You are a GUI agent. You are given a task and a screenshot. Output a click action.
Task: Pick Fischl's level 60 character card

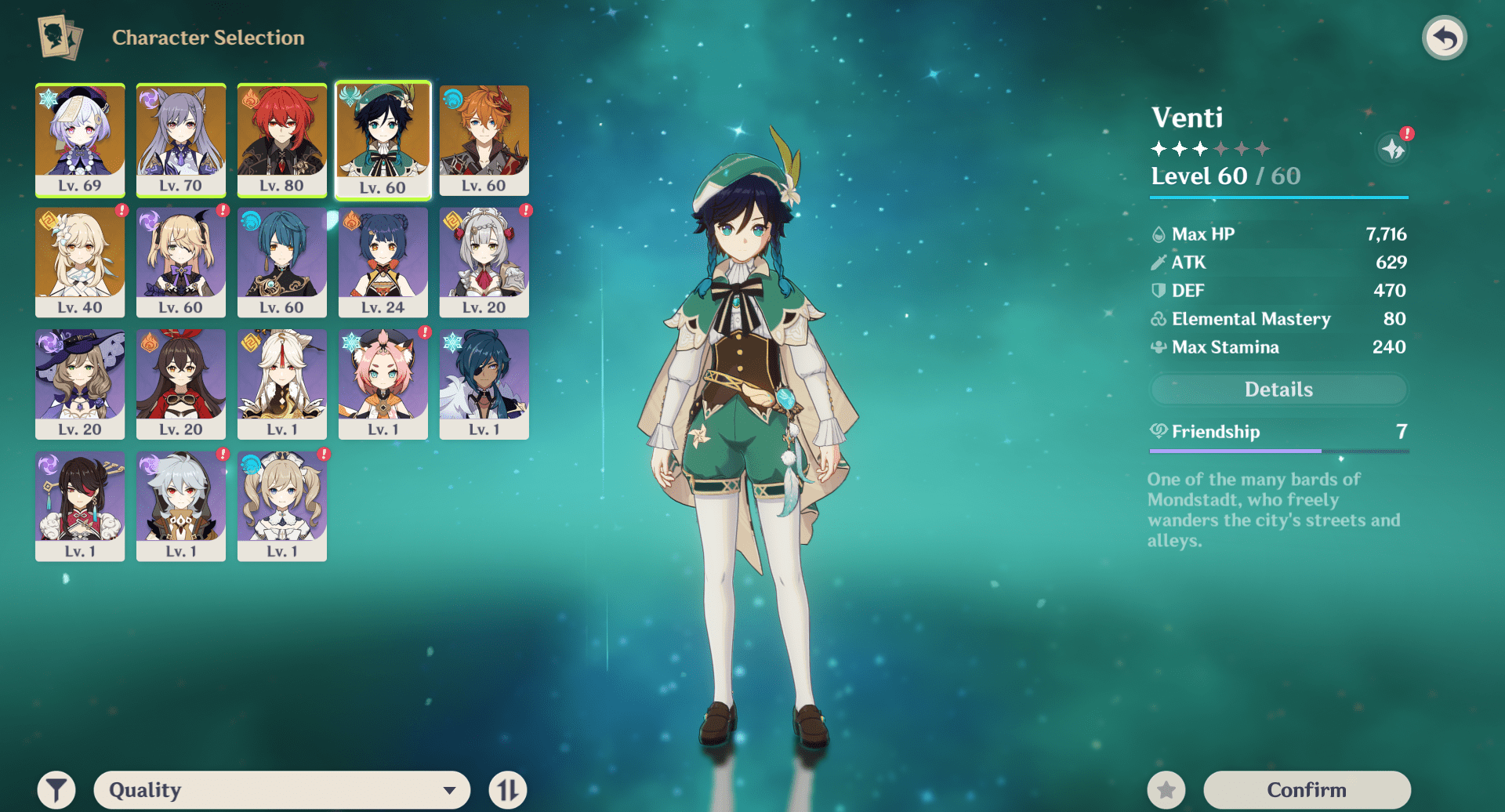(x=181, y=262)
